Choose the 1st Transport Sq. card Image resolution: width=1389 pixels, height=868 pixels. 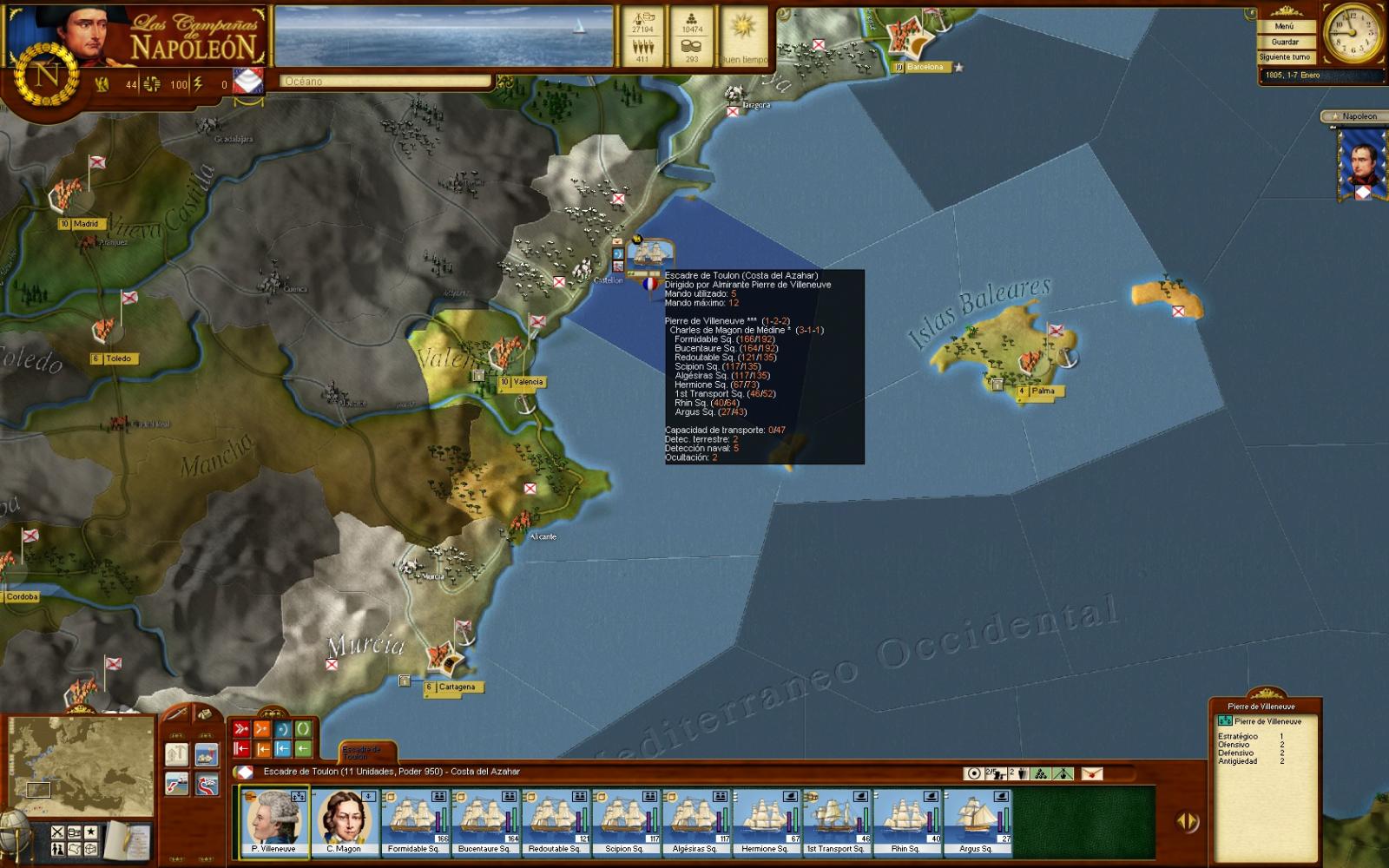coord(835,821)
